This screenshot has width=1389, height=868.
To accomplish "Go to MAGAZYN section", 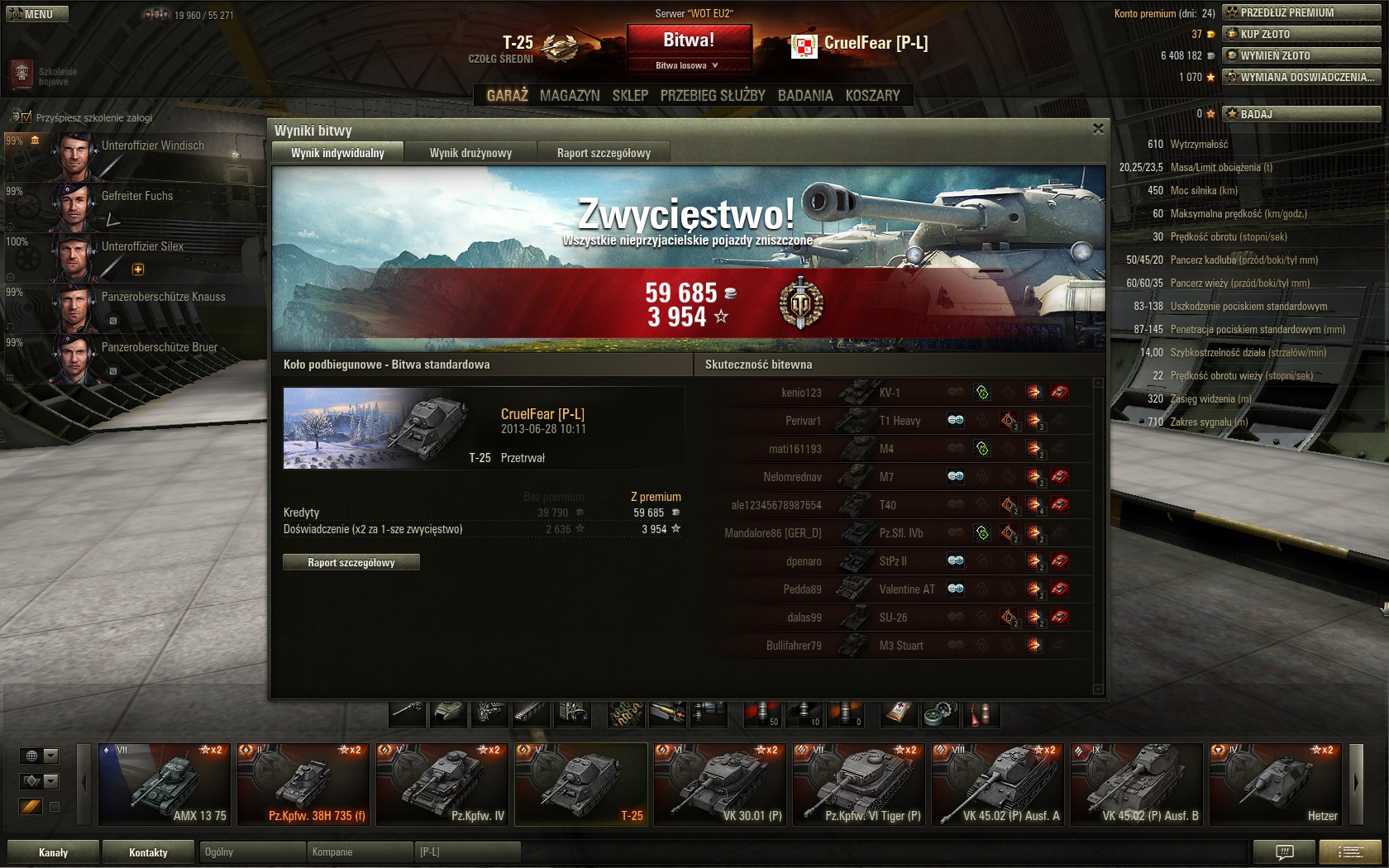I will click(570, 96).
